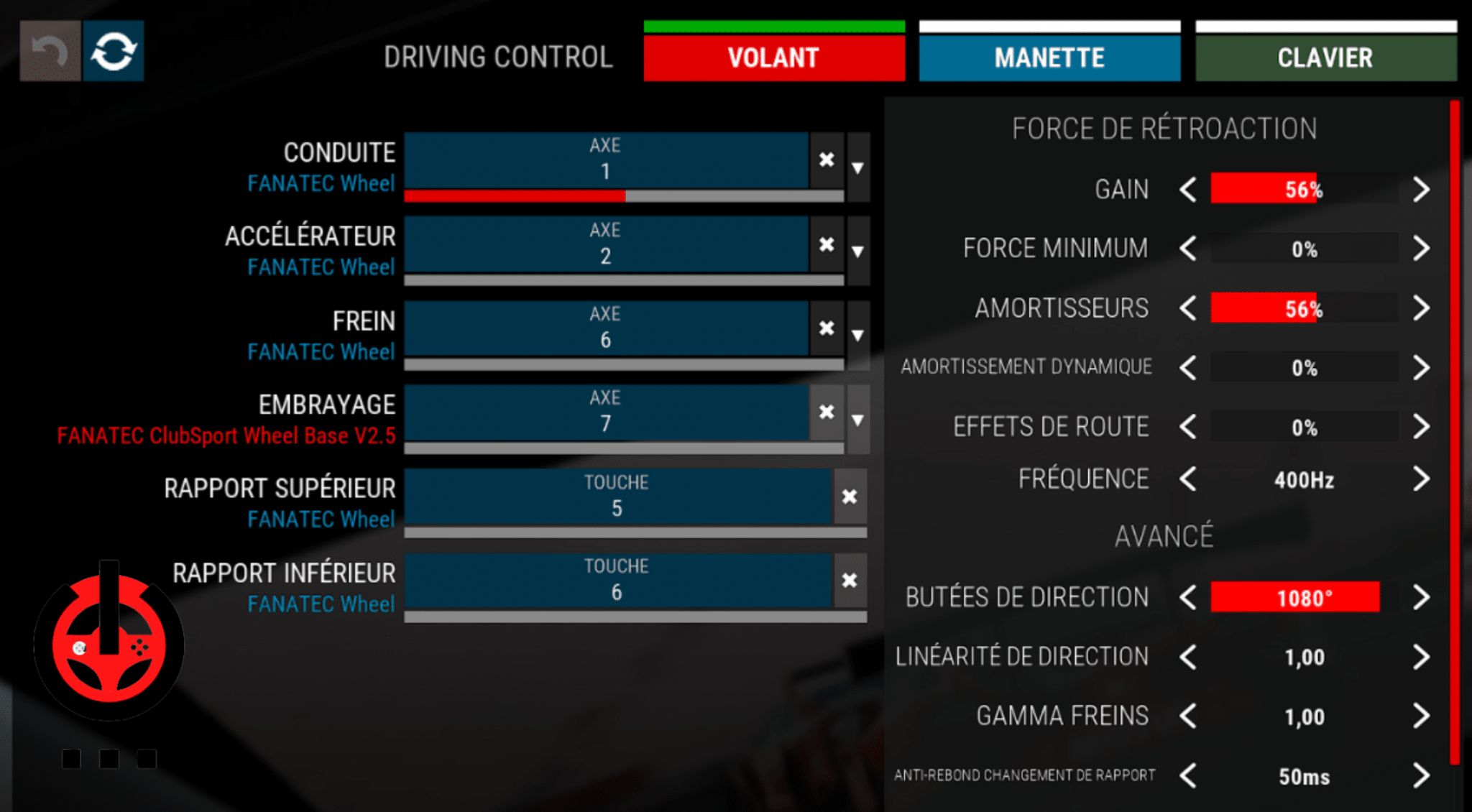The width and height of the screenshot is (1472, 812).
Task: Switch to the CLAVIER tab
Action: [x=1325, y=57]
